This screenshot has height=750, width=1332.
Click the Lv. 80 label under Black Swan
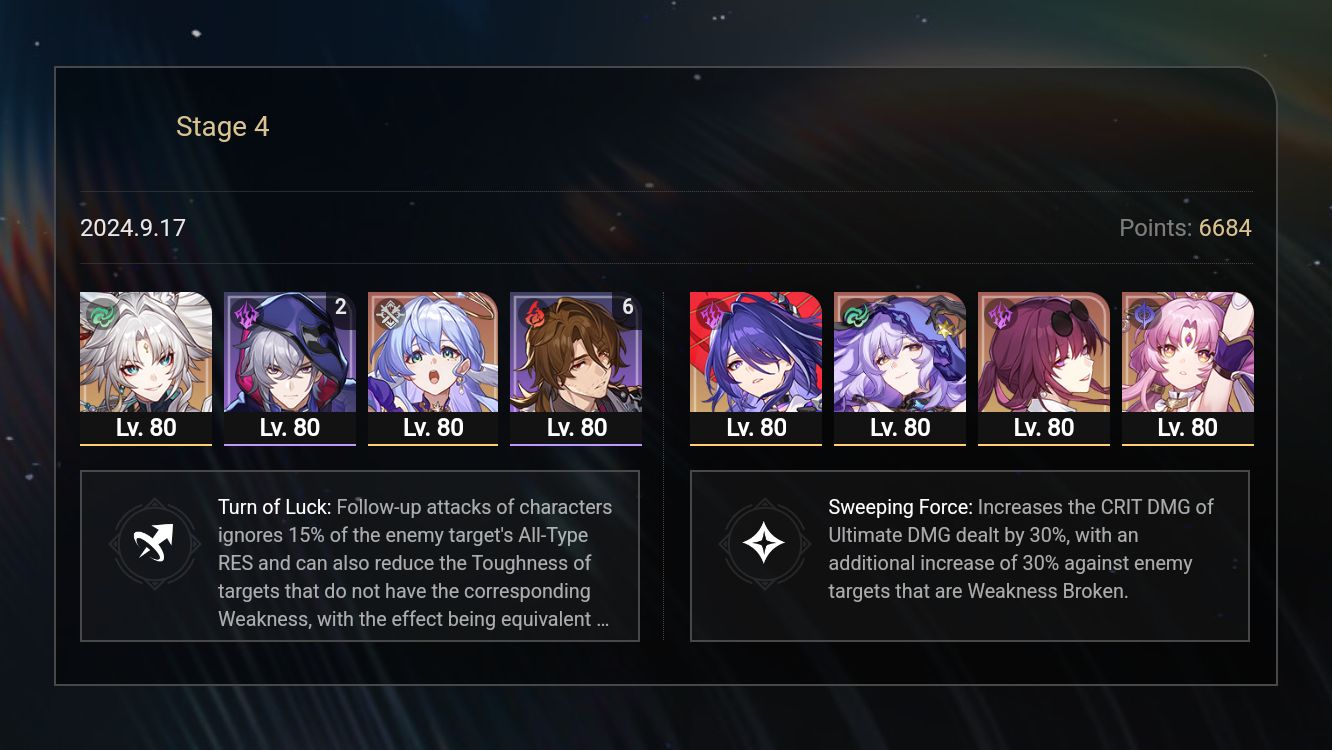pyautogui.click(x=900, y=427)
